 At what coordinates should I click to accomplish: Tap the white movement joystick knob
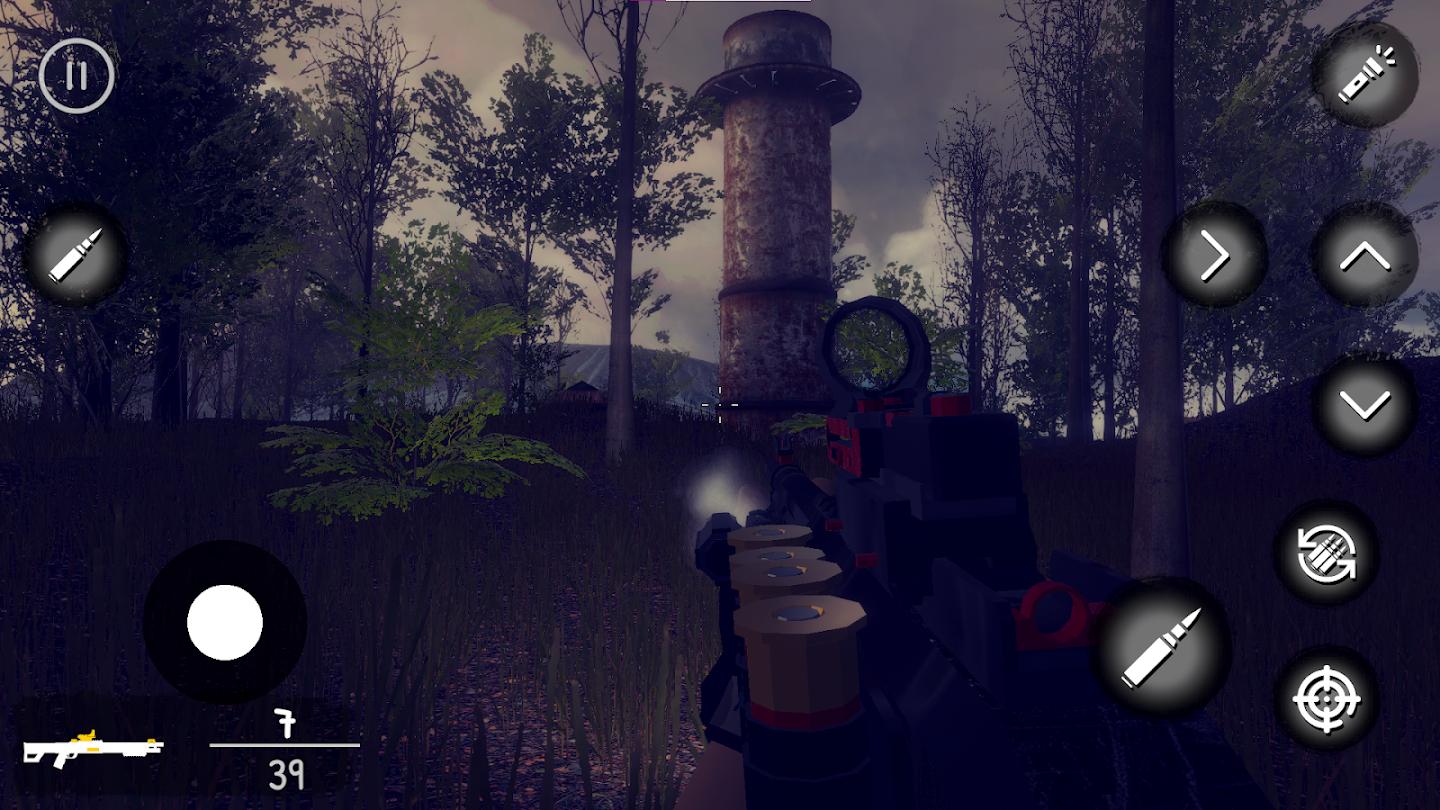pos(225,622)
